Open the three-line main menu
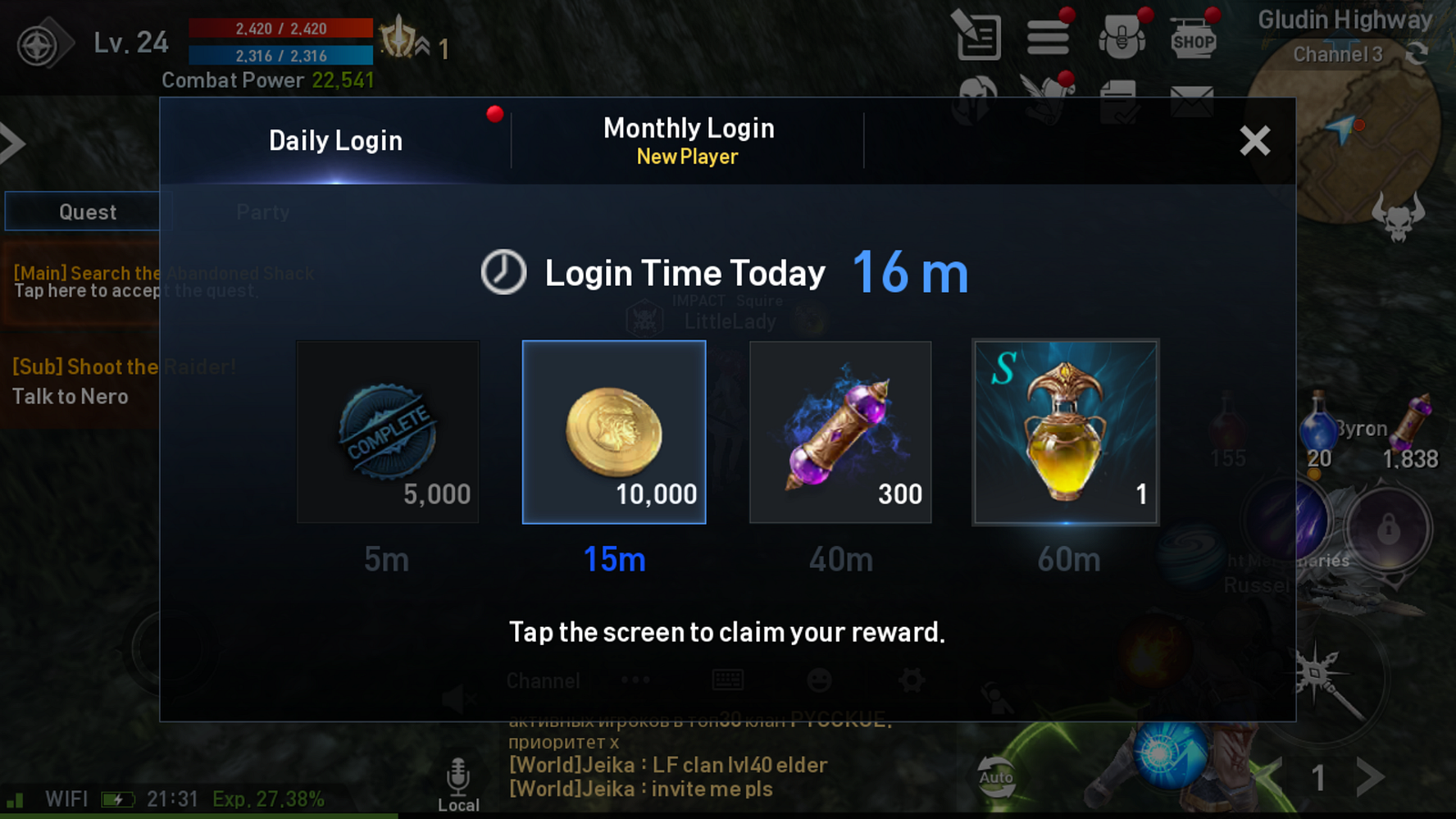The image size is (1456, 819). [1048, 37]
